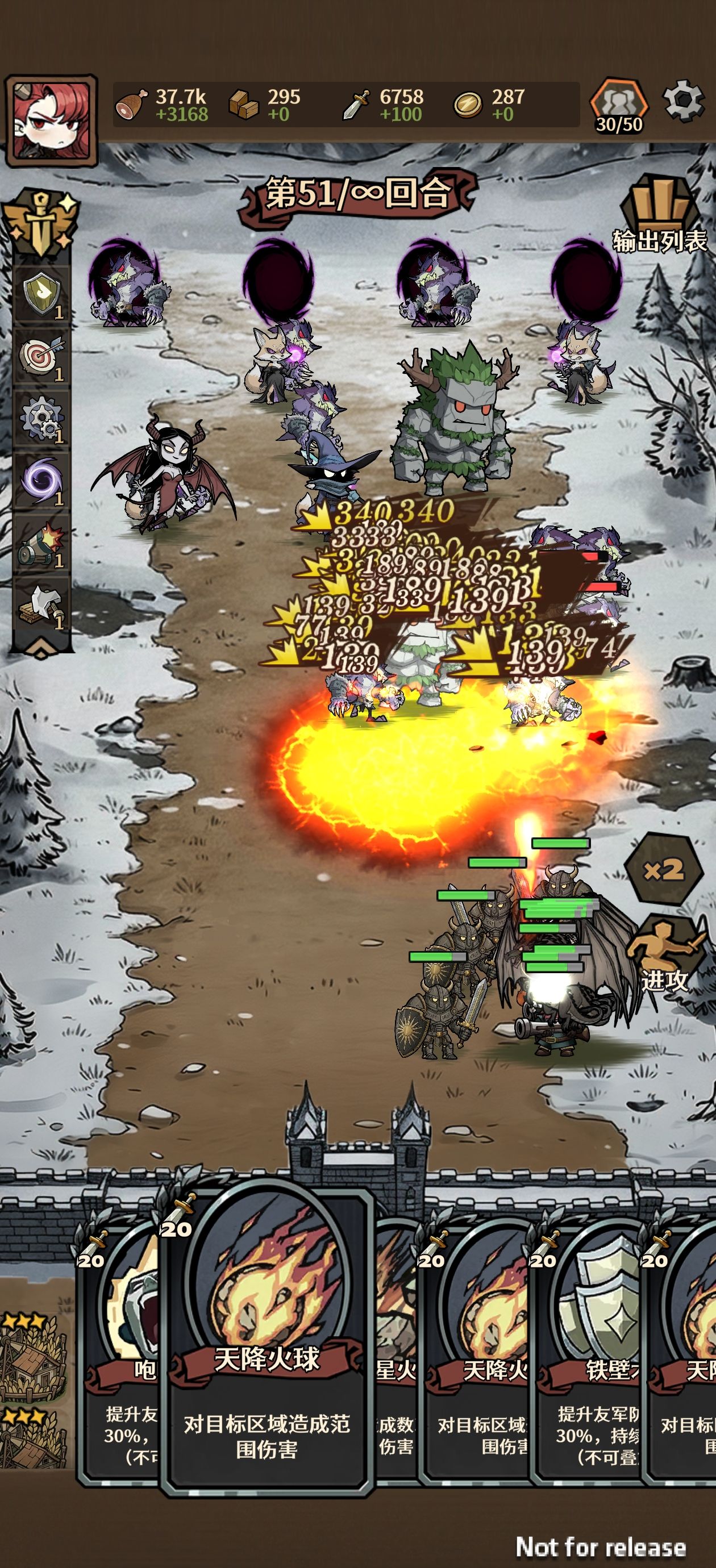Toggle the x2 battle speed
This screenshot has width=716, height=1568.
(663, 870)
